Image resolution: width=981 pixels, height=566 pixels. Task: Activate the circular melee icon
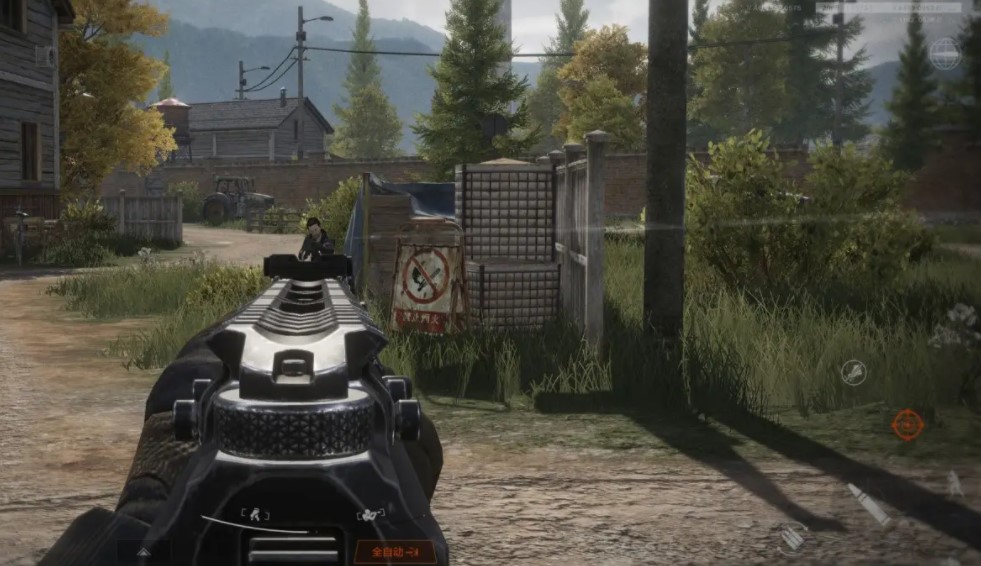coord(853,373)
